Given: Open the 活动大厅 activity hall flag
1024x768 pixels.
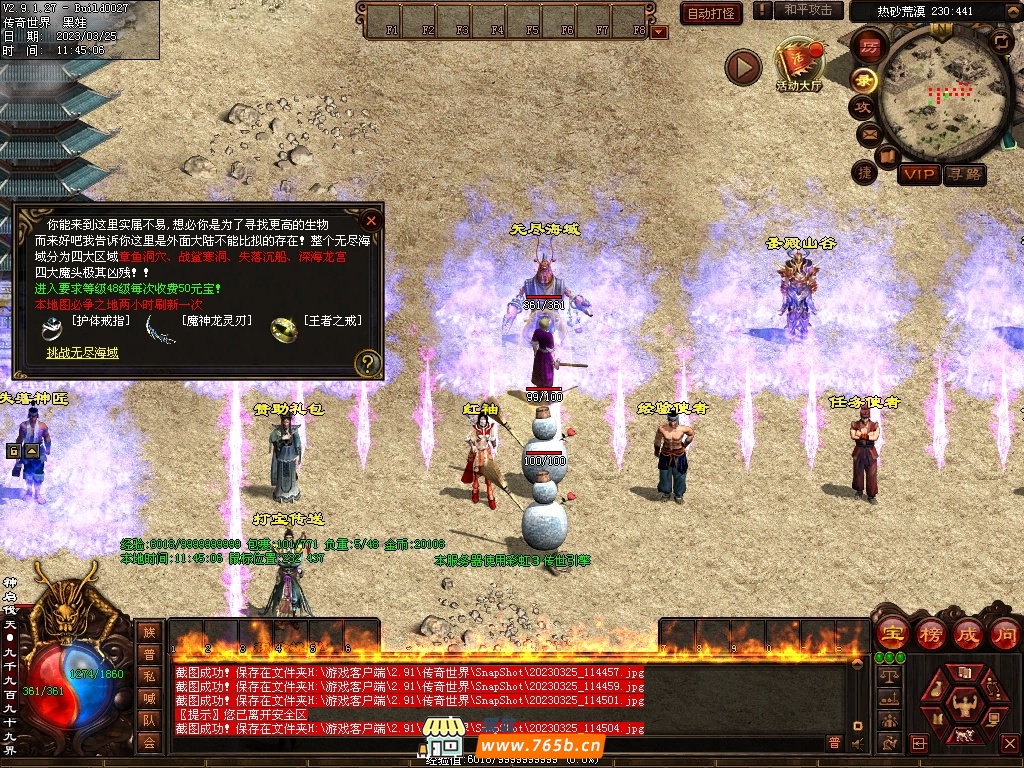Looking at the screenshot, I should coord(798,66).
